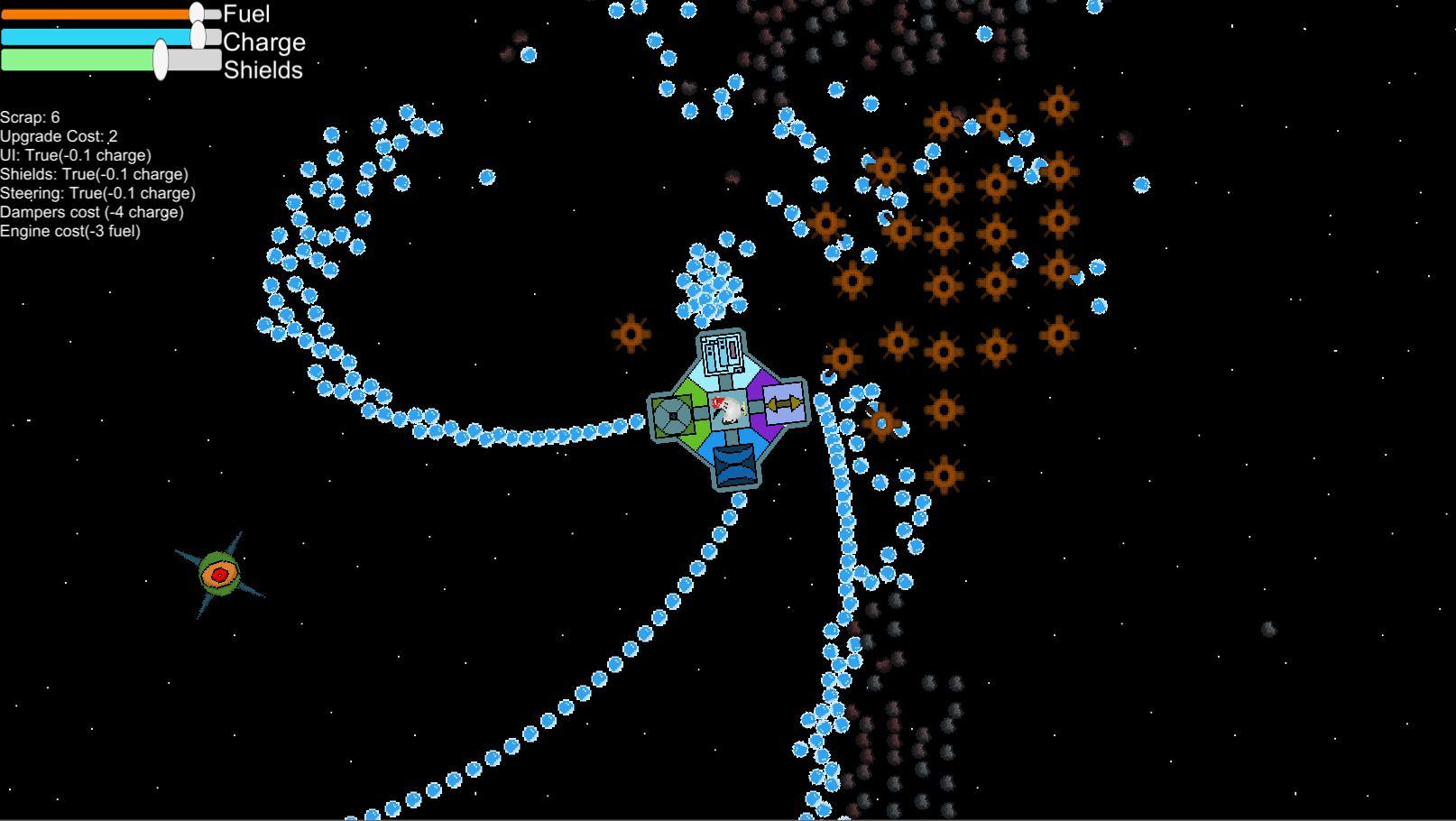Image resolution: width=1456 pixels, height=821 pixels.
Task: Disable the Shields setting
Action: [x=95, y=173]
